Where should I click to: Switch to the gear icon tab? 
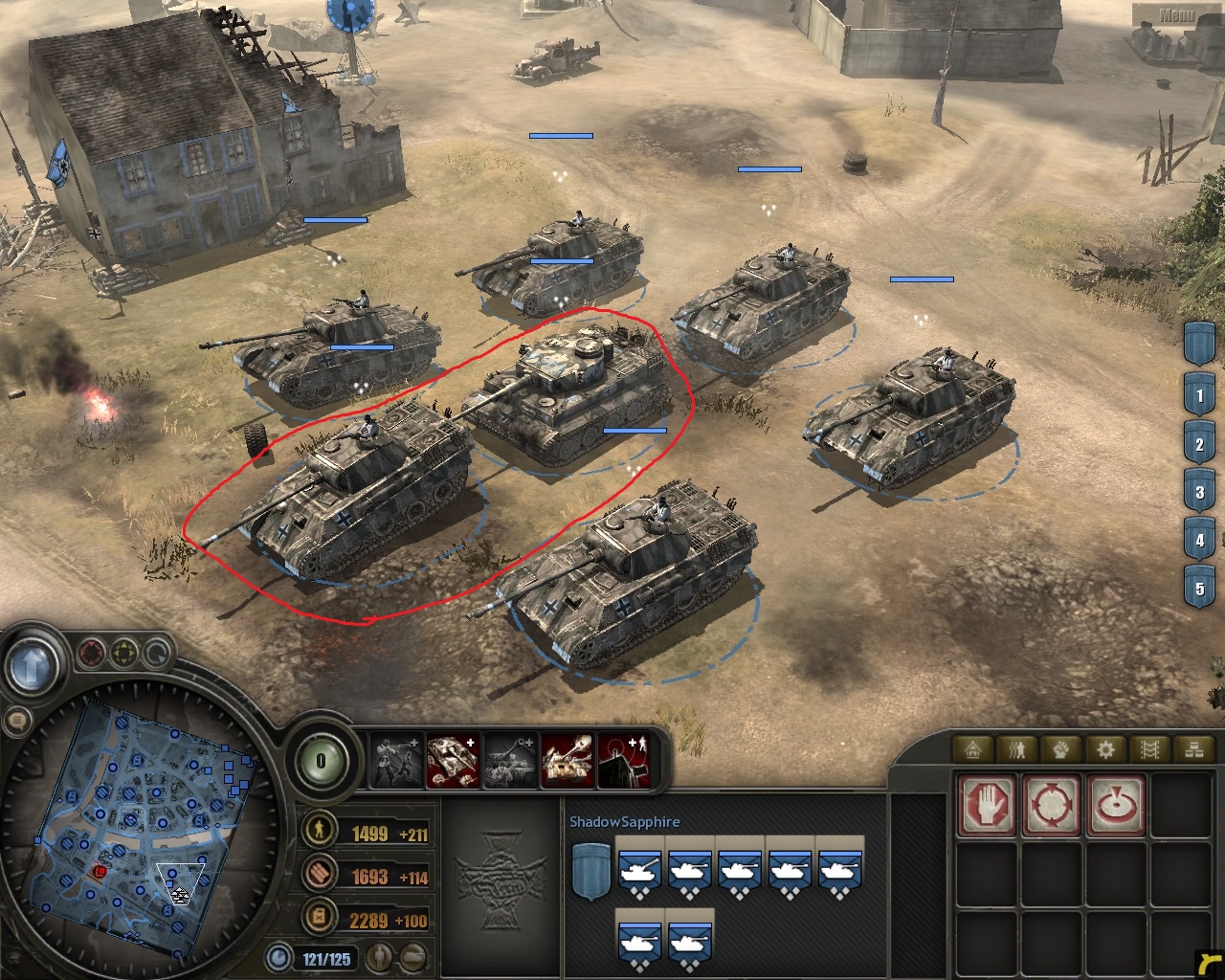[x=1105, y=749]
